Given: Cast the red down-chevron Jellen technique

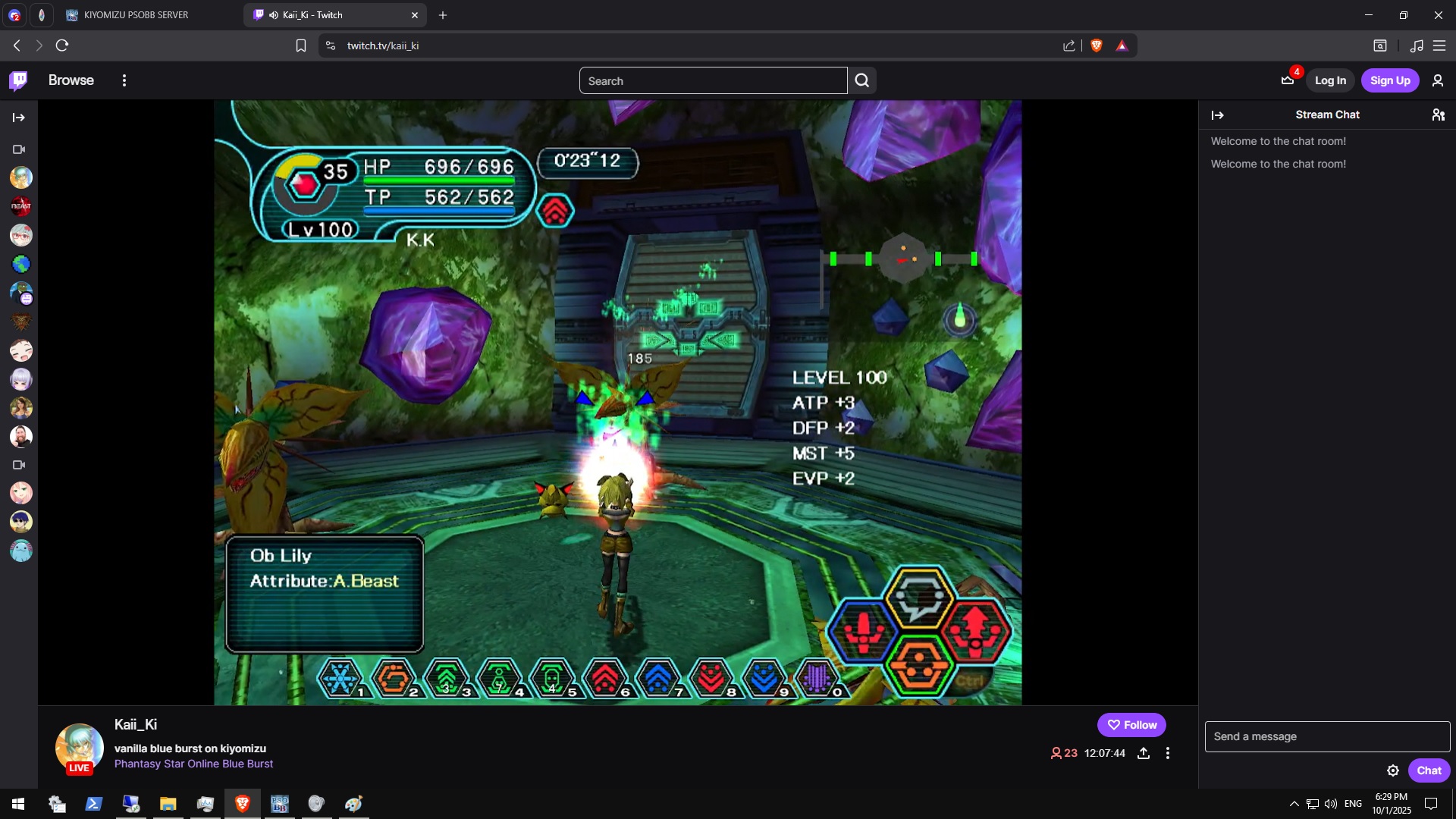Looking at the screenshot, I should pyautogui.click(x=711, y=678).
